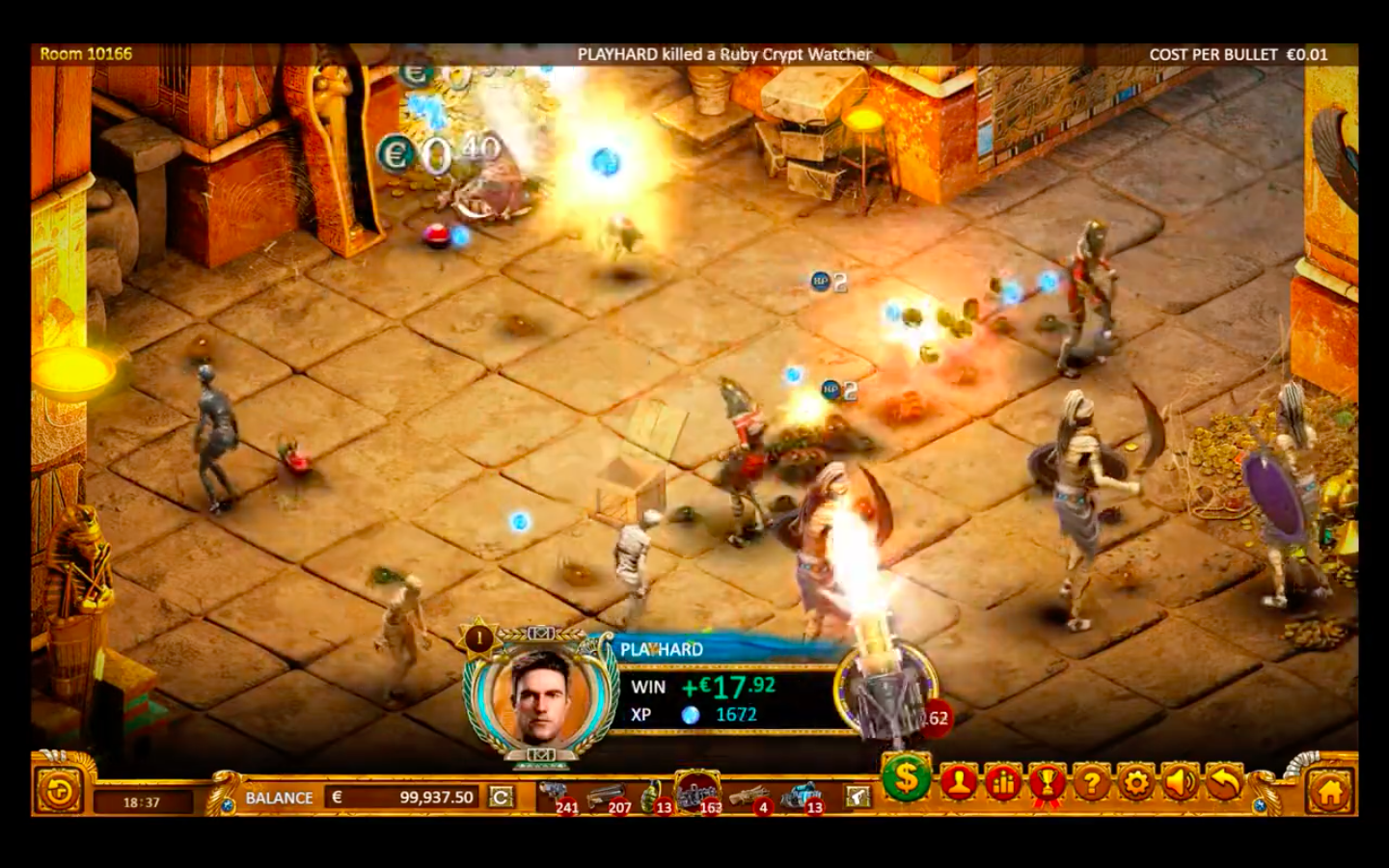Click the round history button beside the timer
This screenshot has width=1389, height=868.
tap(59, 793)
